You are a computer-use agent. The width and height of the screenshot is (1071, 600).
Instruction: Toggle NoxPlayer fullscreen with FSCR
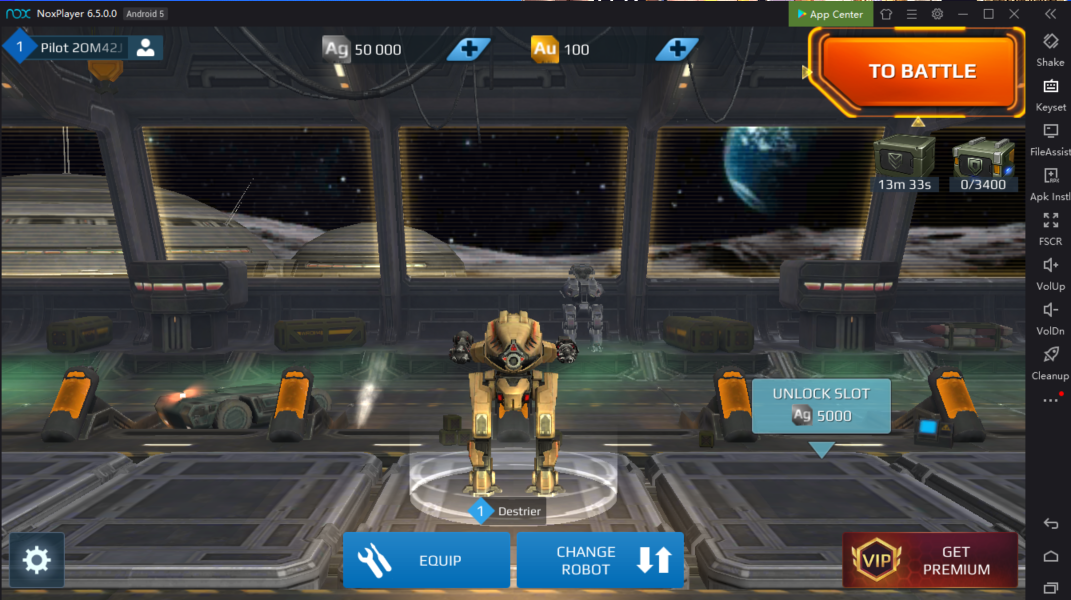tap(1050, 226)
